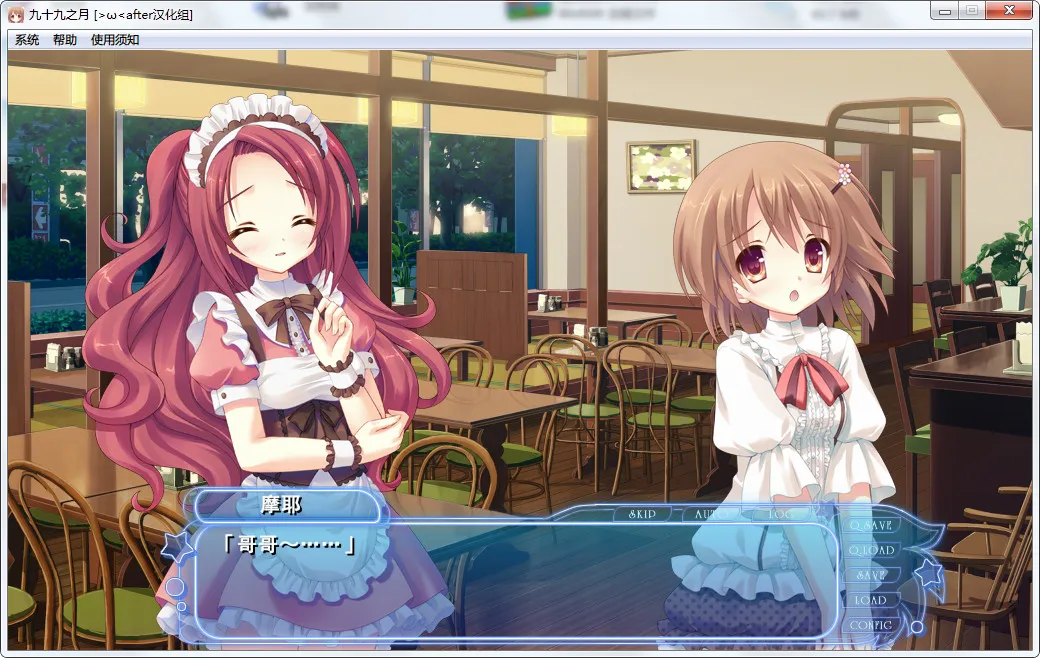Open the LOG backlog
Image resolution: width=1040 pixels, height=658 pixels.
click(x=783, y=514)
